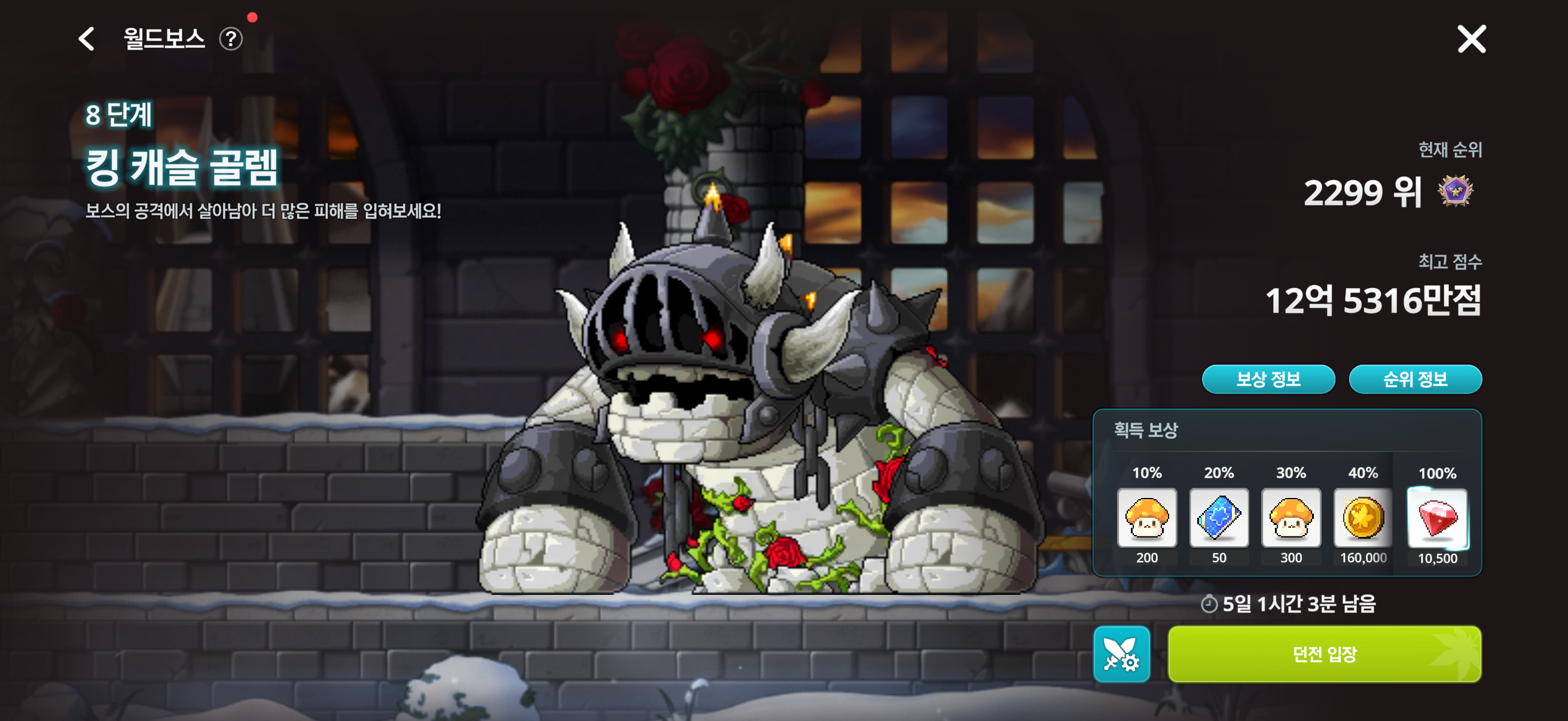Image resolution: width=1568 pixels, height=721 pixels.
Task: Go back using the left arrow
Action: pyautogui.click(x=87, y=39)
